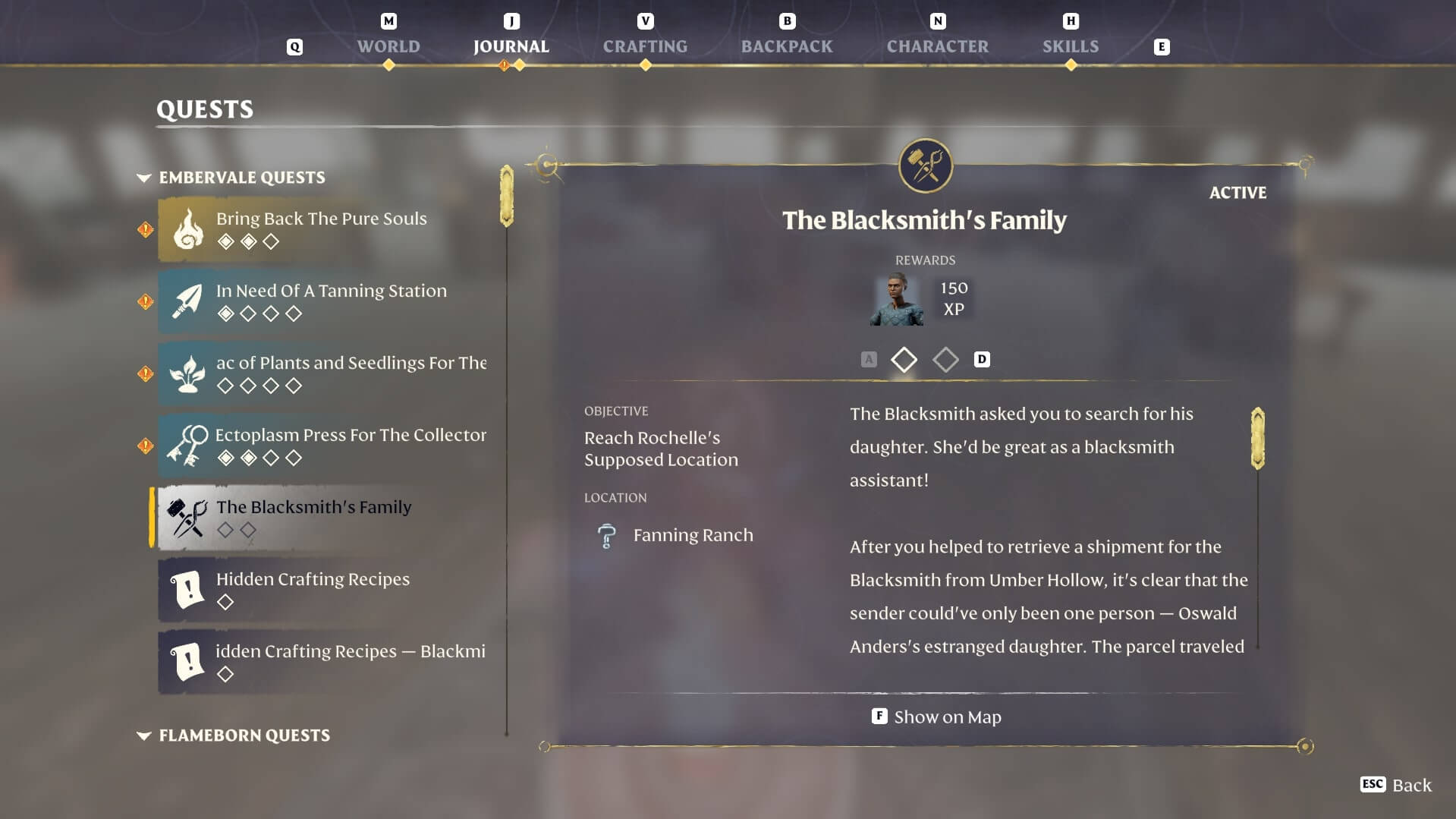Screen dimensions: 1456x819
Task: Click the diamond progress marker under Hidden Crafting Recipes
Action: pos(226,602)
